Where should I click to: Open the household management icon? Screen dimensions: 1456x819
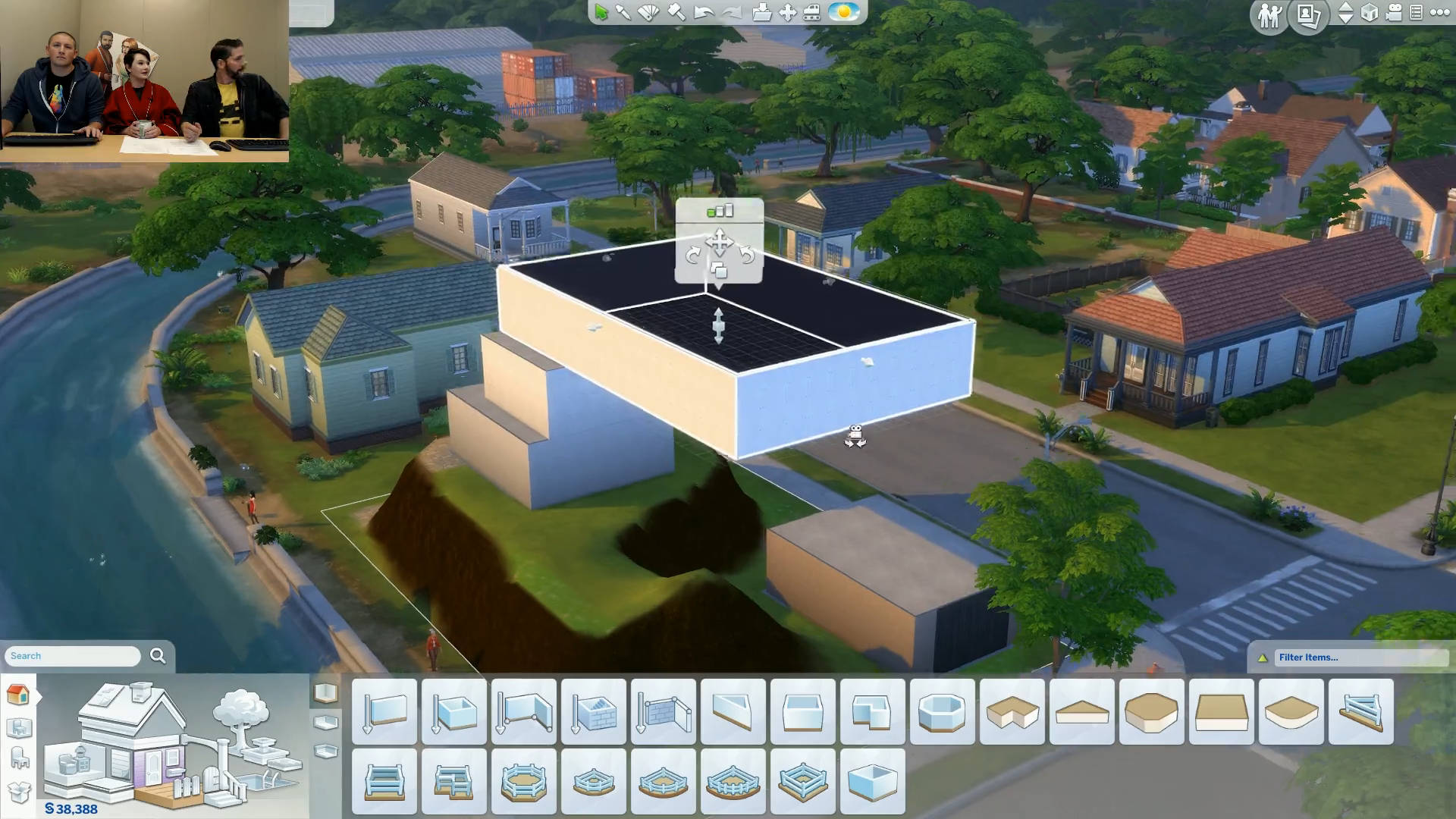pos(1269,14)
